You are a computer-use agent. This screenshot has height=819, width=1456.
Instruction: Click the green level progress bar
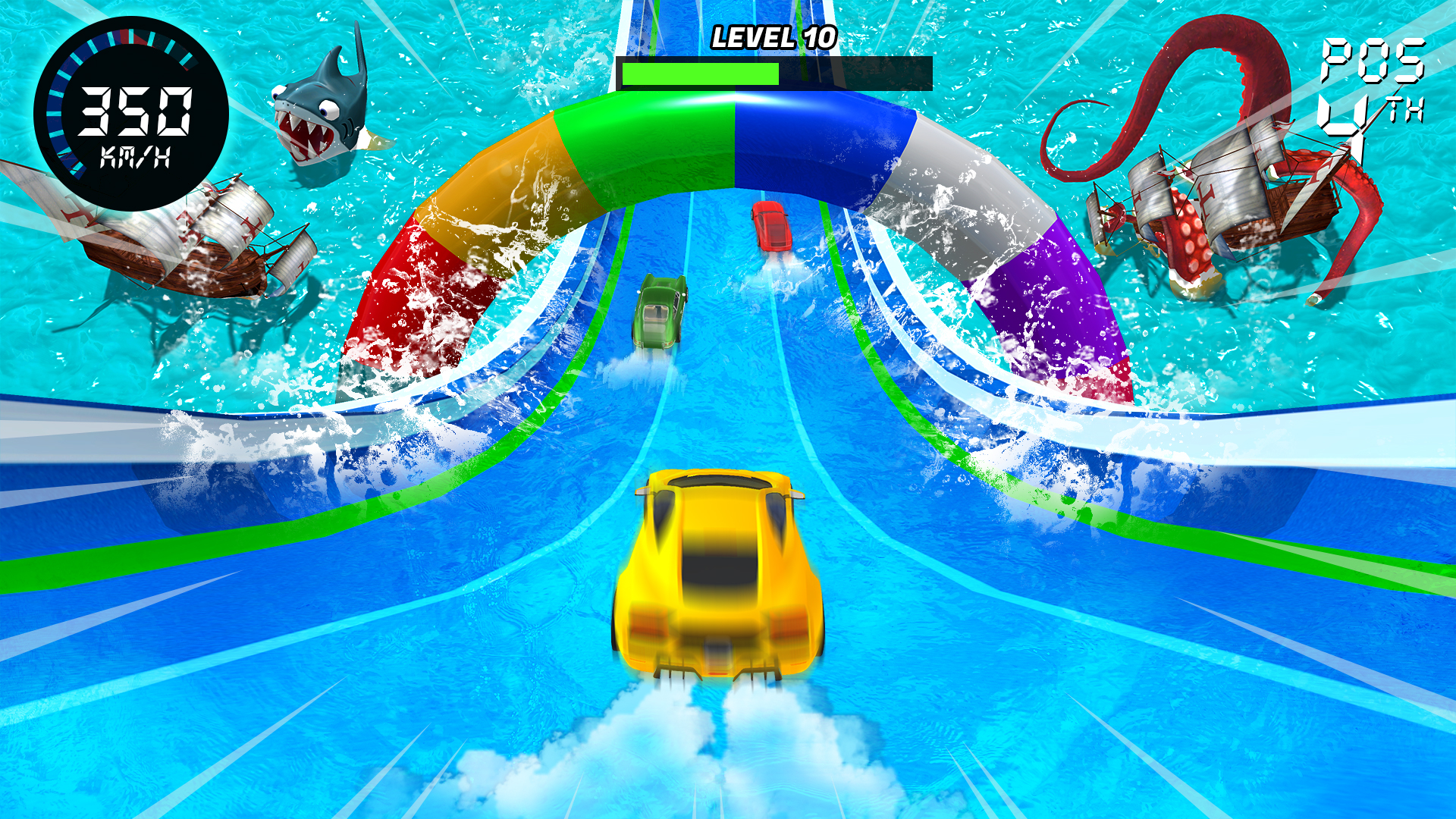pos(698,75)
